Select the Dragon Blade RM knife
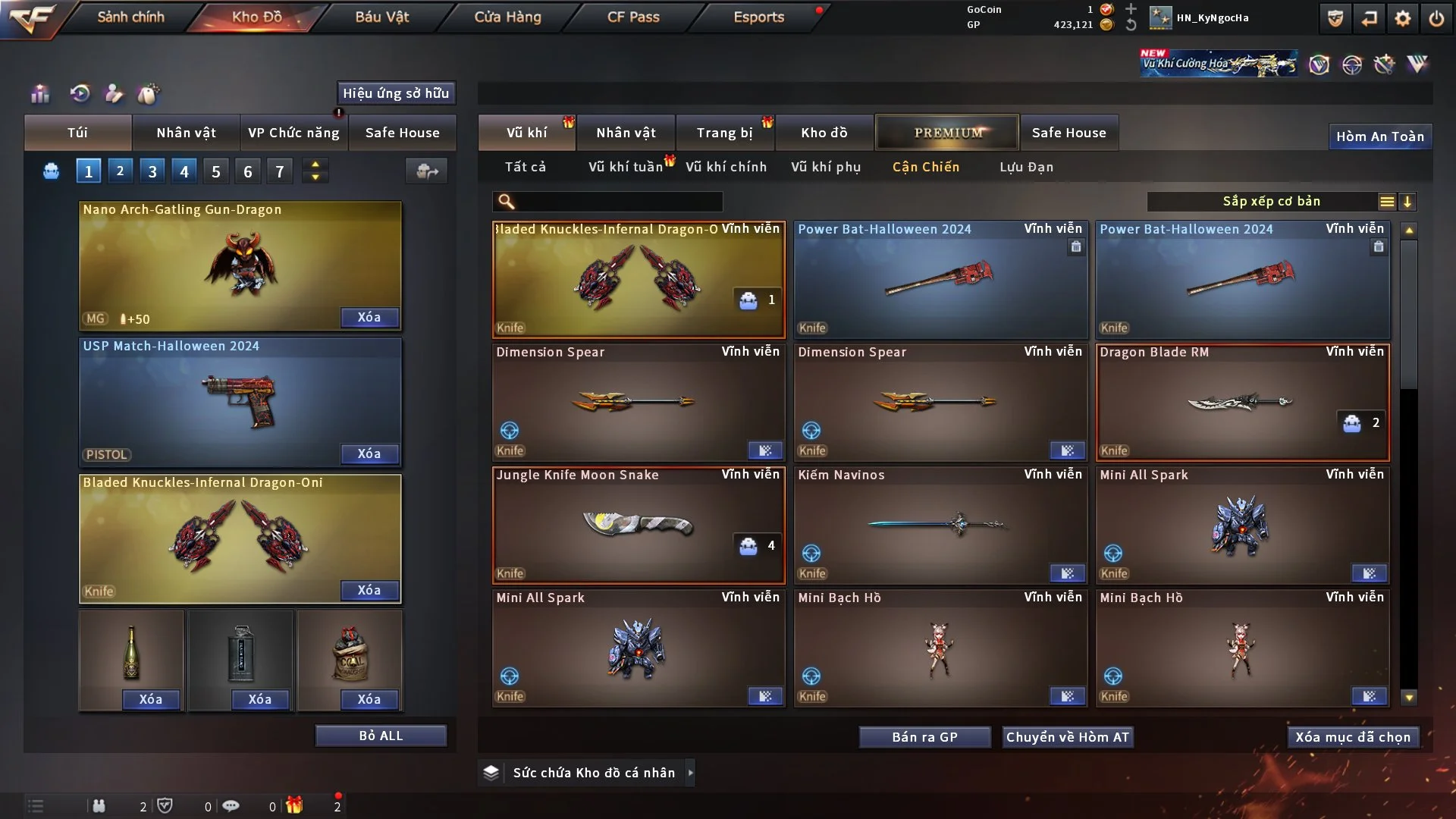 1242,403
